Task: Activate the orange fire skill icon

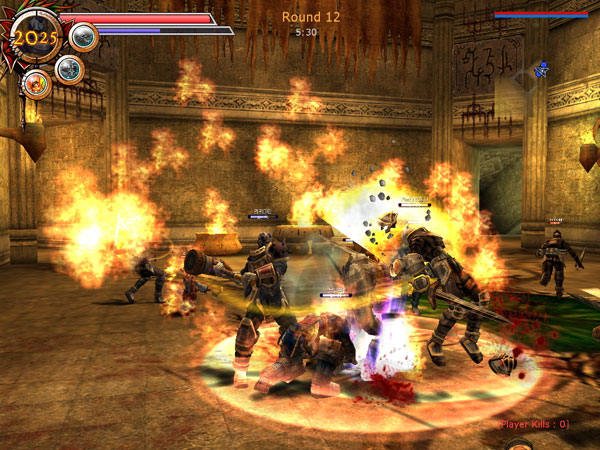Action: coord(37,84)
